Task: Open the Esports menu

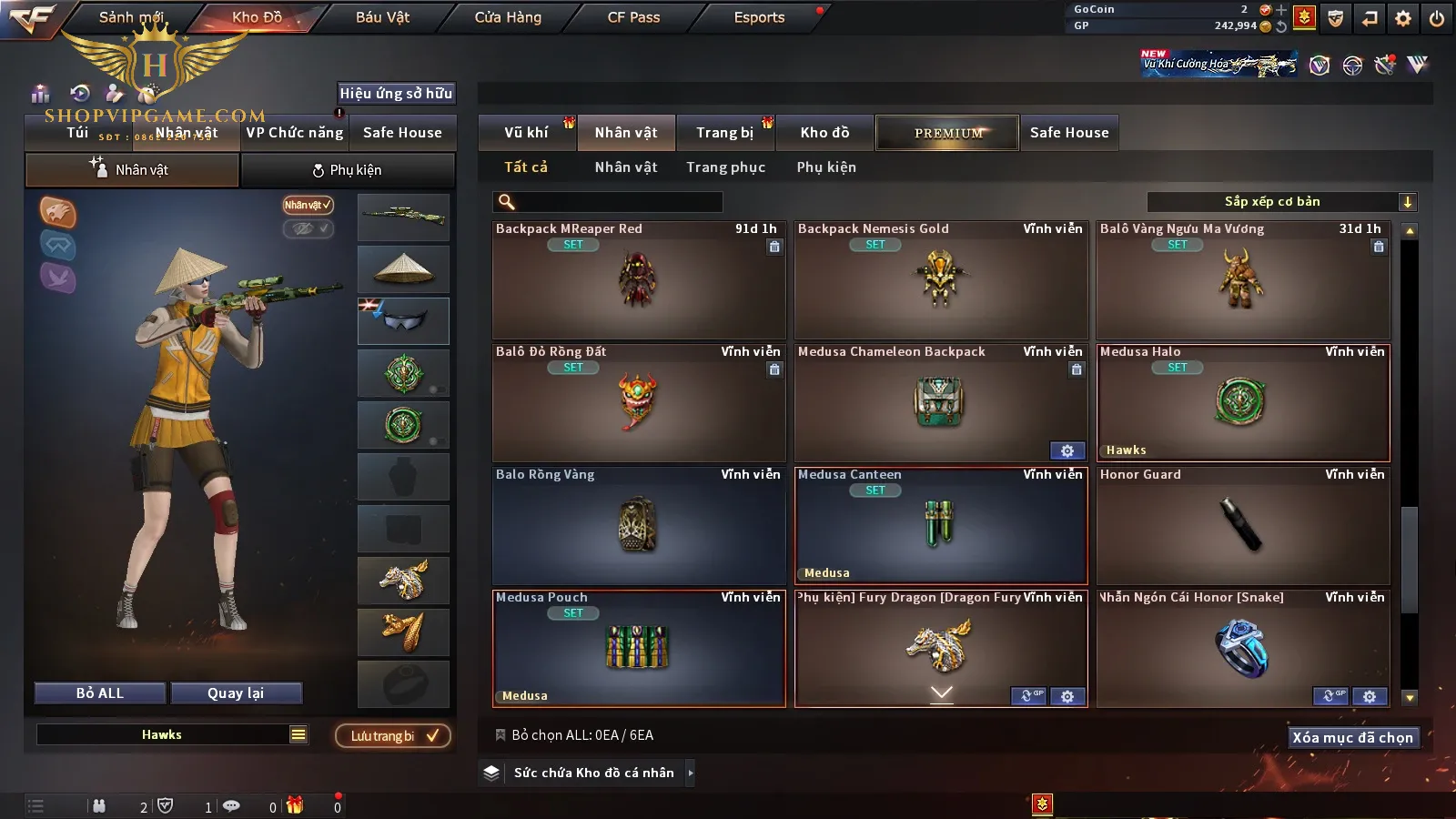Action: point(759,17)
